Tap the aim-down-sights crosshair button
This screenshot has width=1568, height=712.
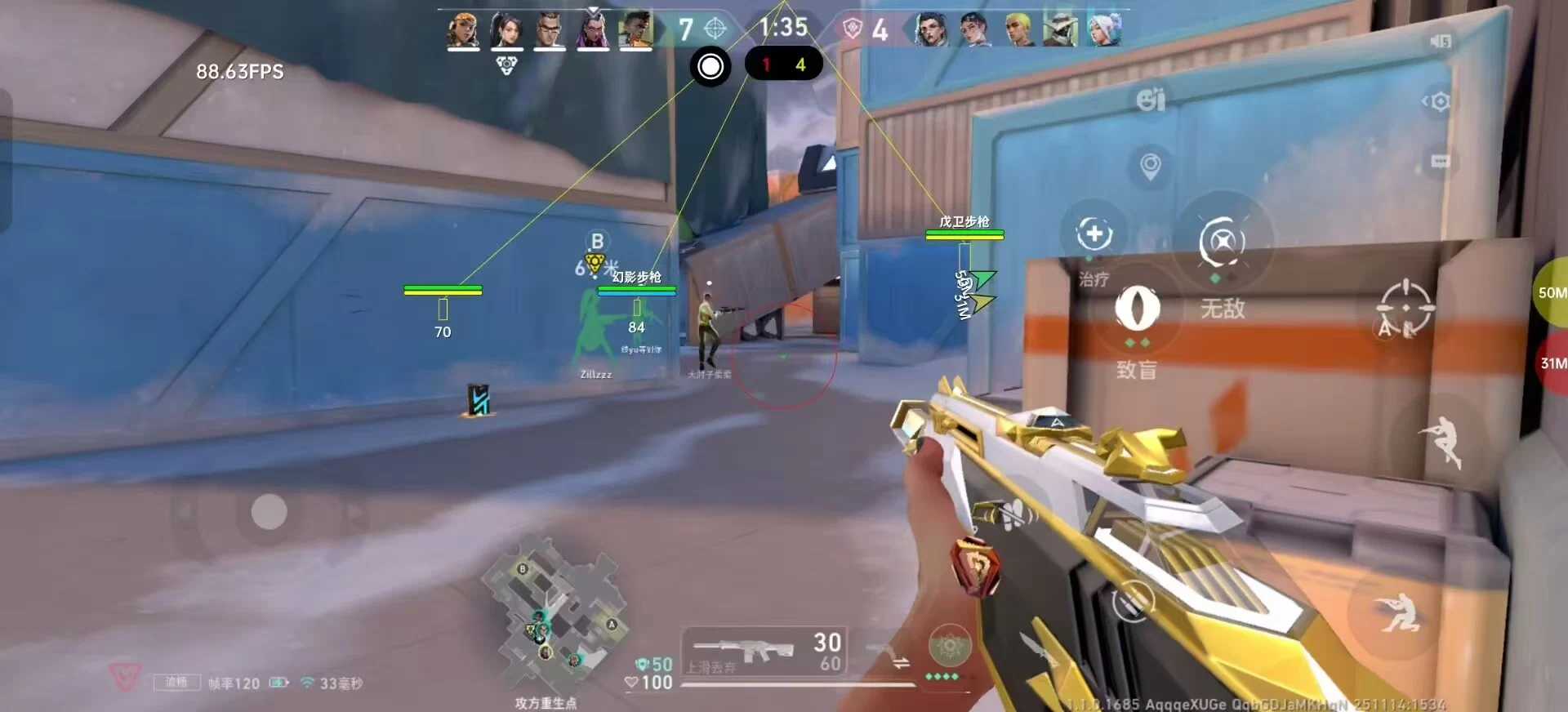[1404, 309]
